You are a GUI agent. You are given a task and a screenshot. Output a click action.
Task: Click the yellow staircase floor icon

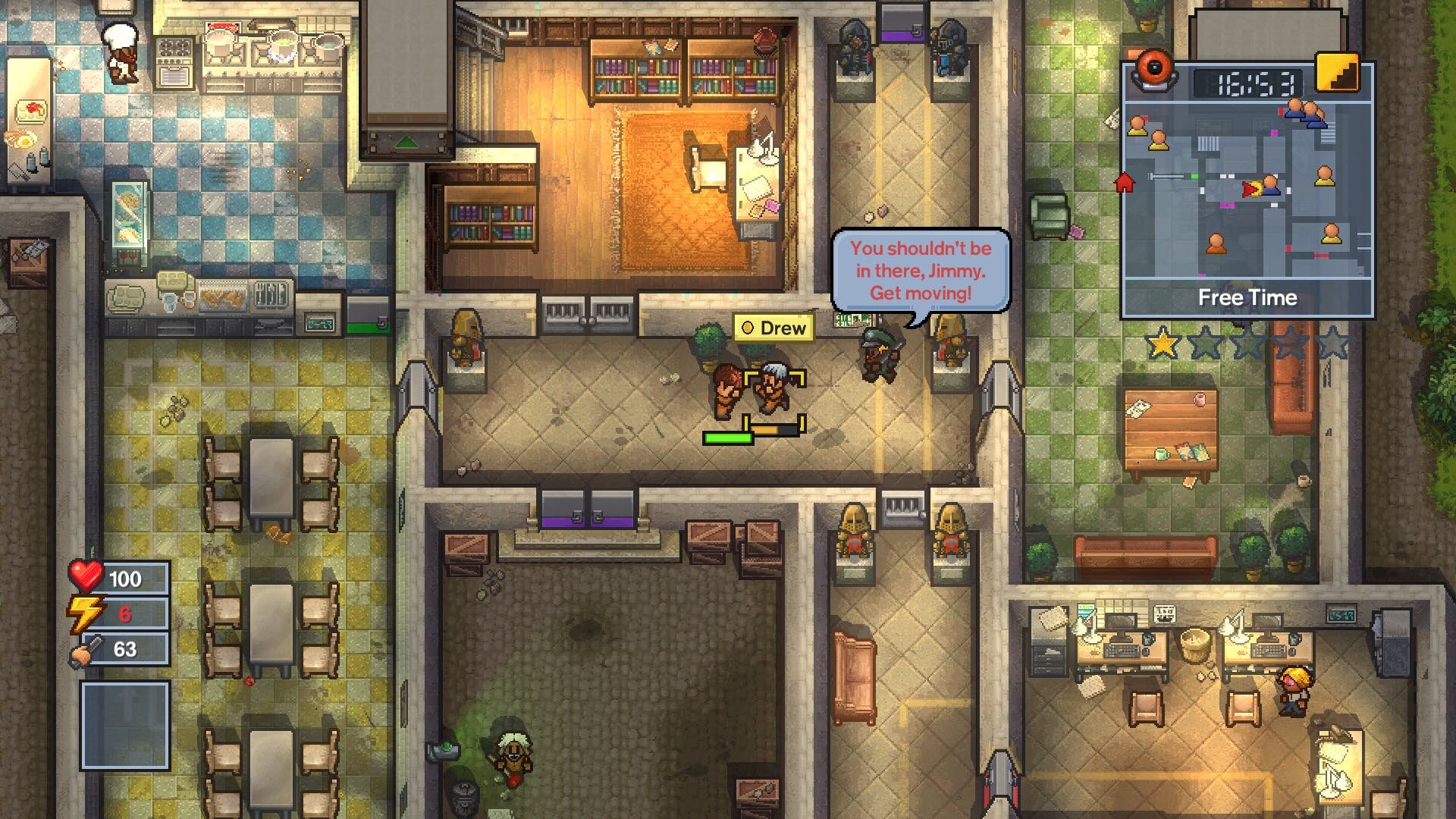coord(1336,74)
